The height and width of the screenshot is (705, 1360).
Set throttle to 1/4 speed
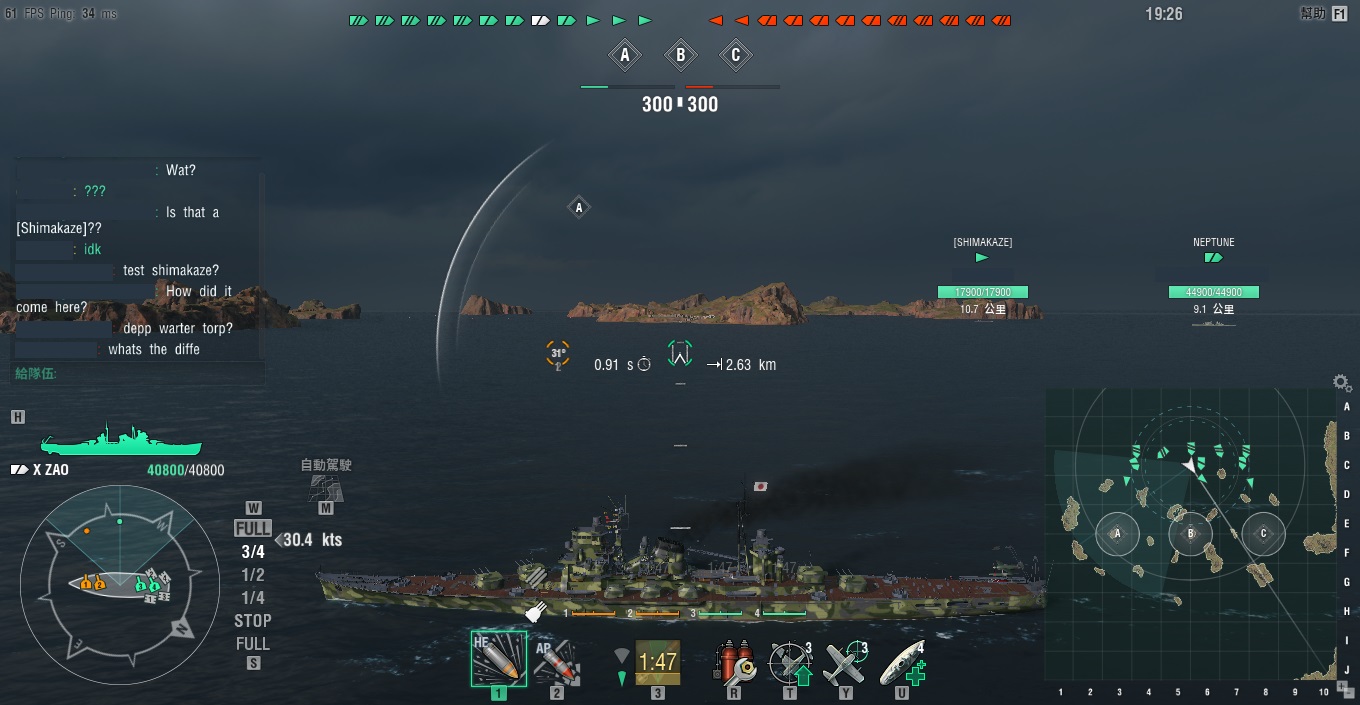[x=253, y=598]
